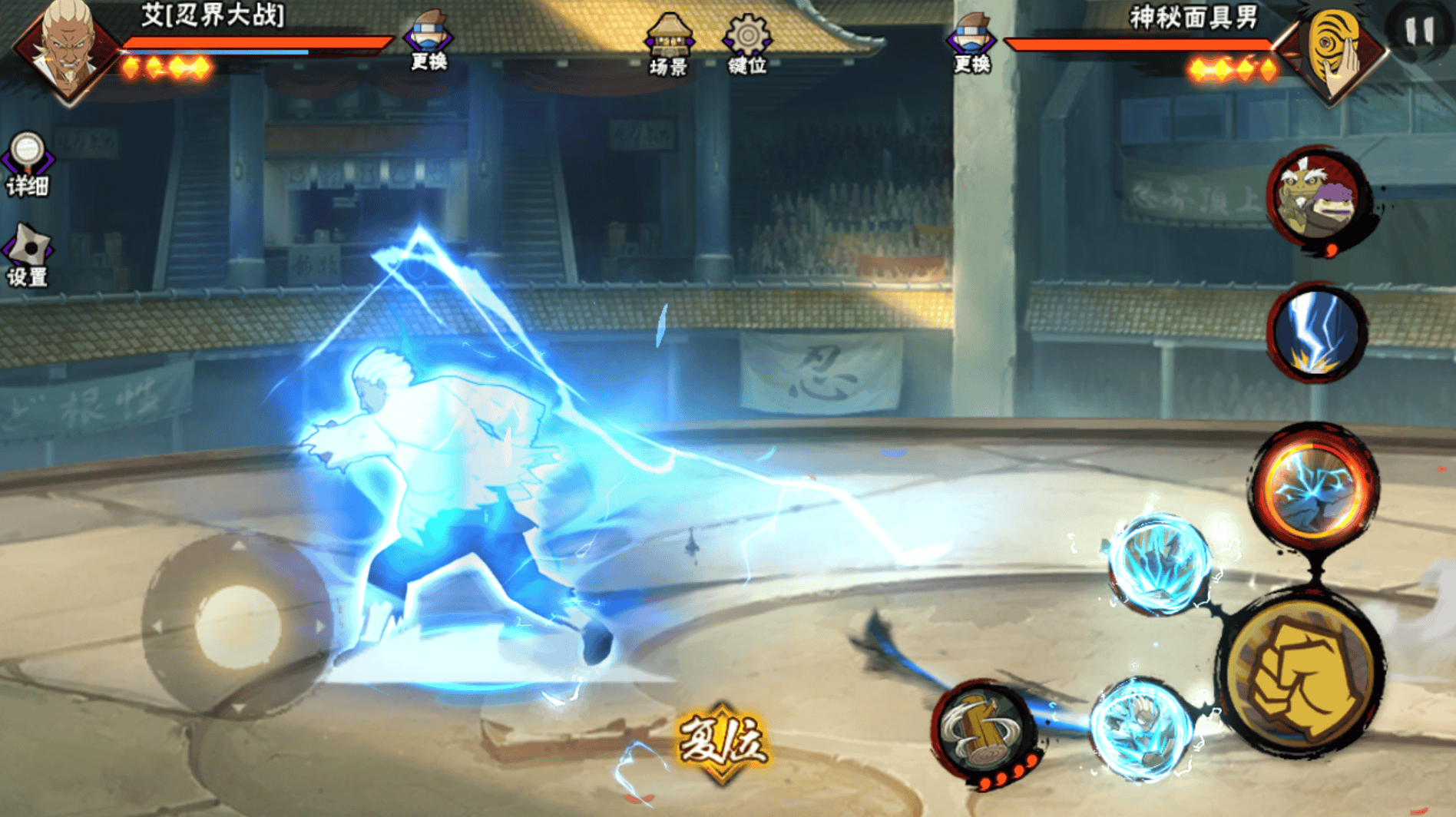Trigger the upper glowing blue lightning skill
Viewport: 1456px width, 817px height.
(x=1160, y=564)
